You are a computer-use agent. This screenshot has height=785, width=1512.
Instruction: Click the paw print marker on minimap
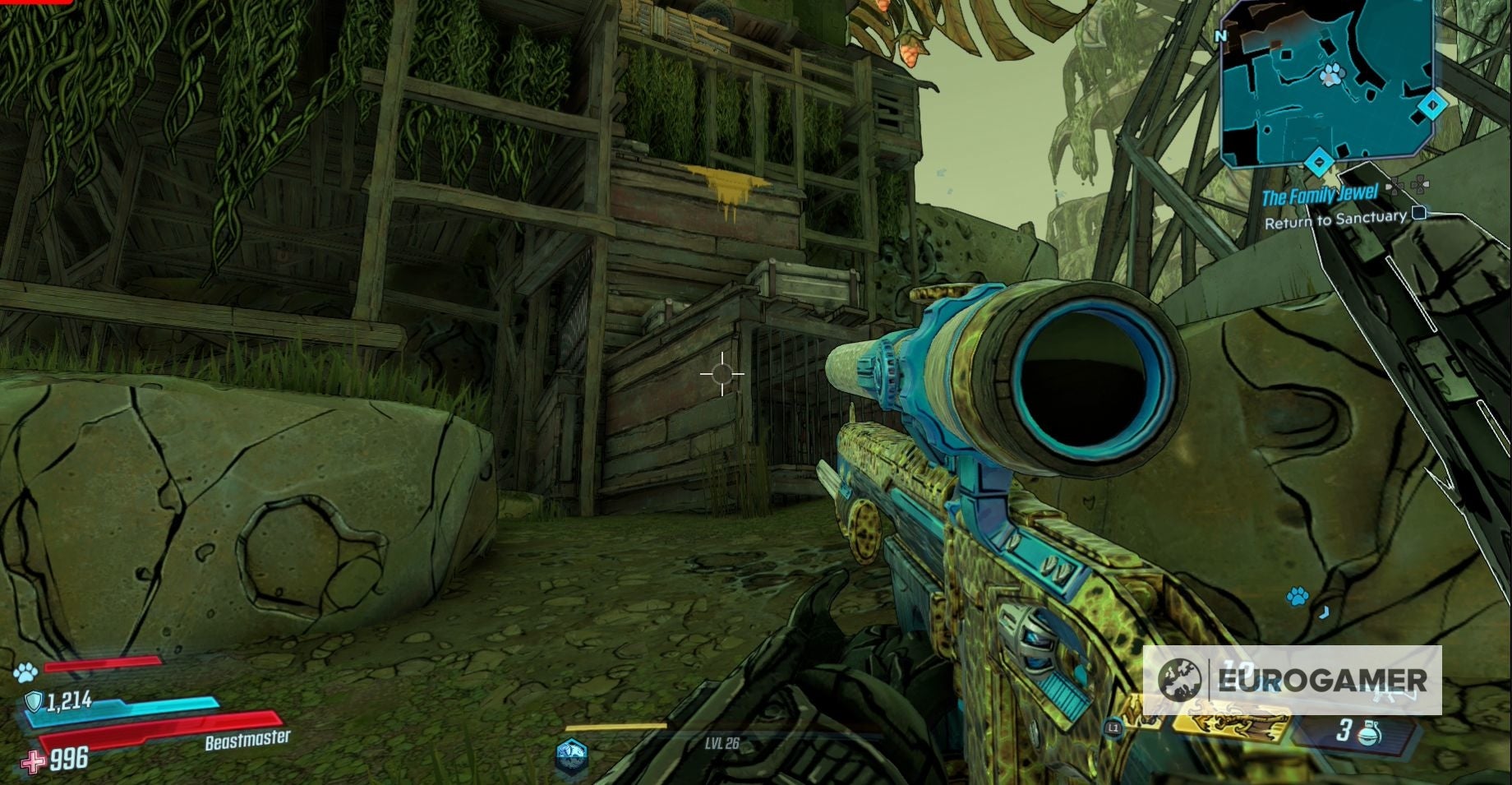tap(1330, 76)
